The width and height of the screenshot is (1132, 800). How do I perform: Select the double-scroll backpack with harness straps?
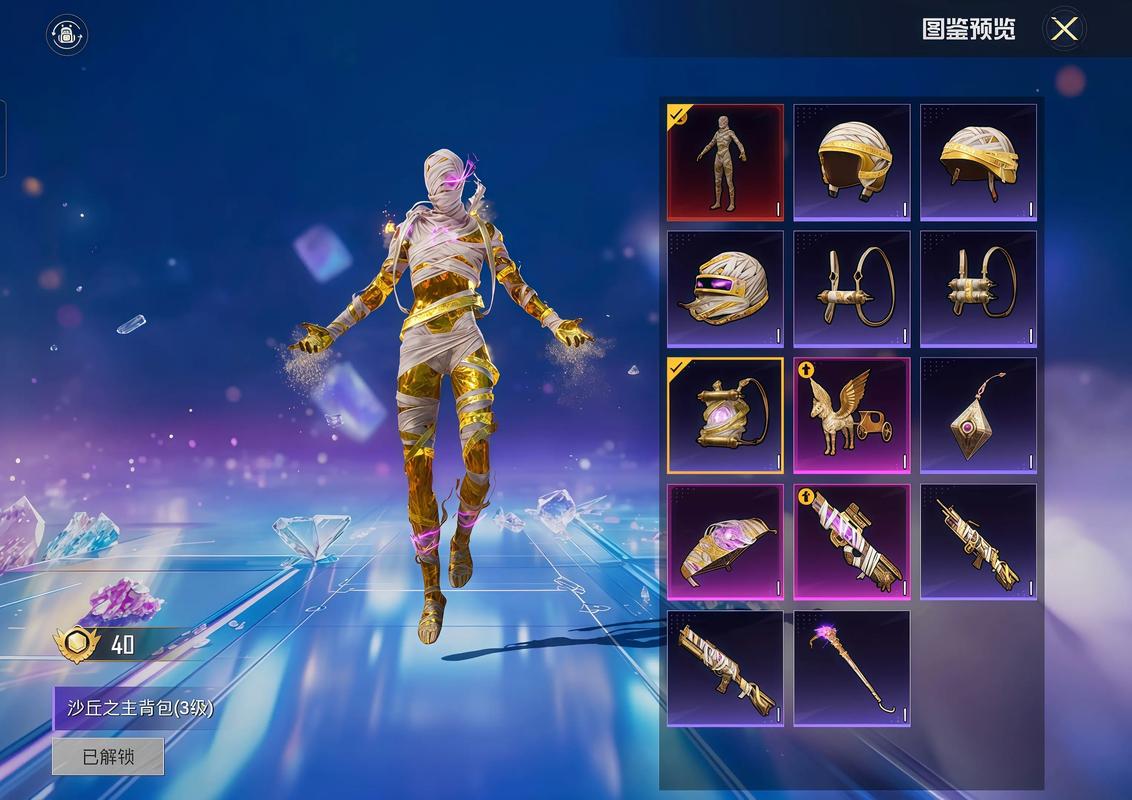[x=978, y=289]
